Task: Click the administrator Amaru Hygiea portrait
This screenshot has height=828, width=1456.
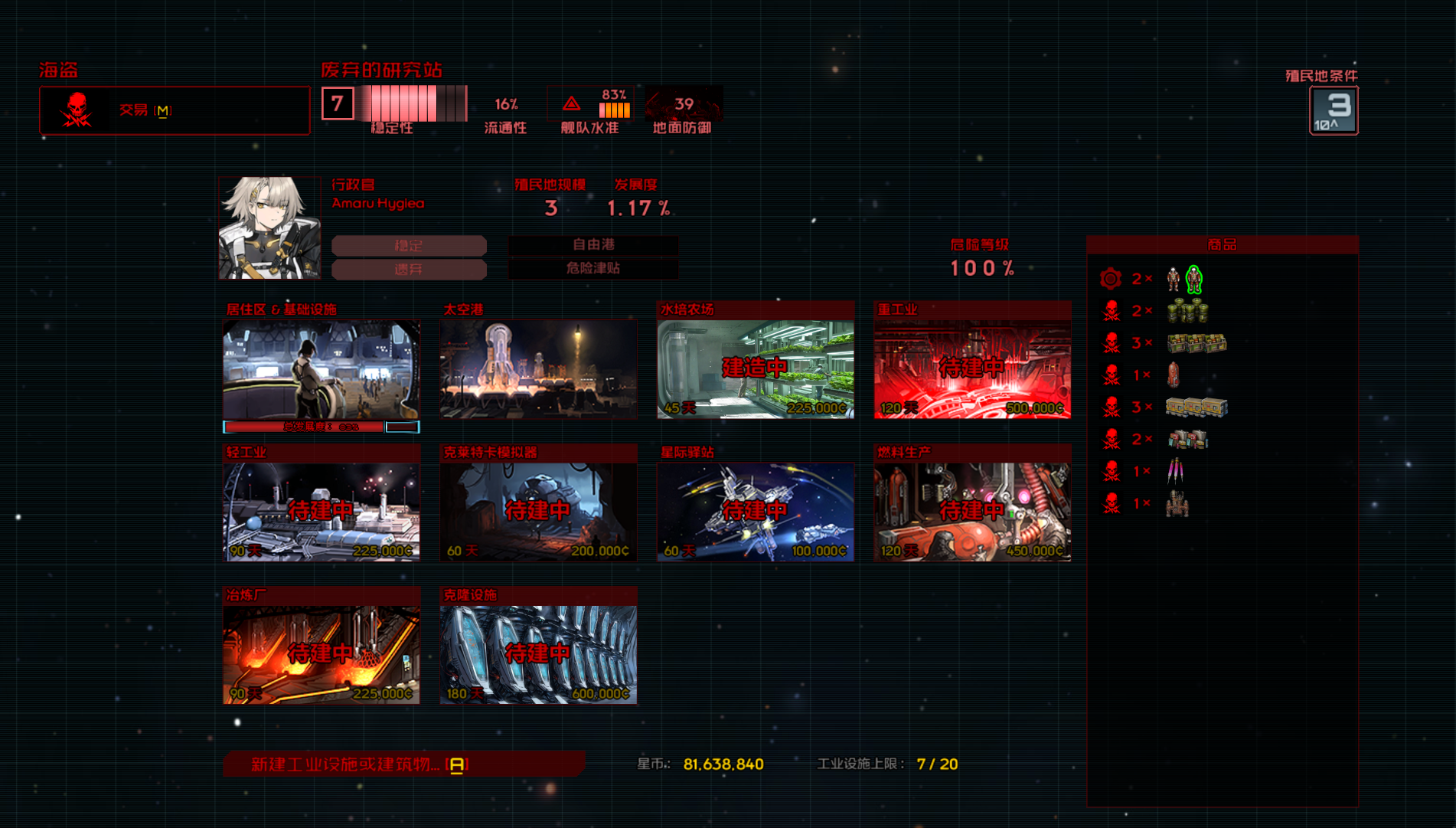Action: click(x=269, y=227)
